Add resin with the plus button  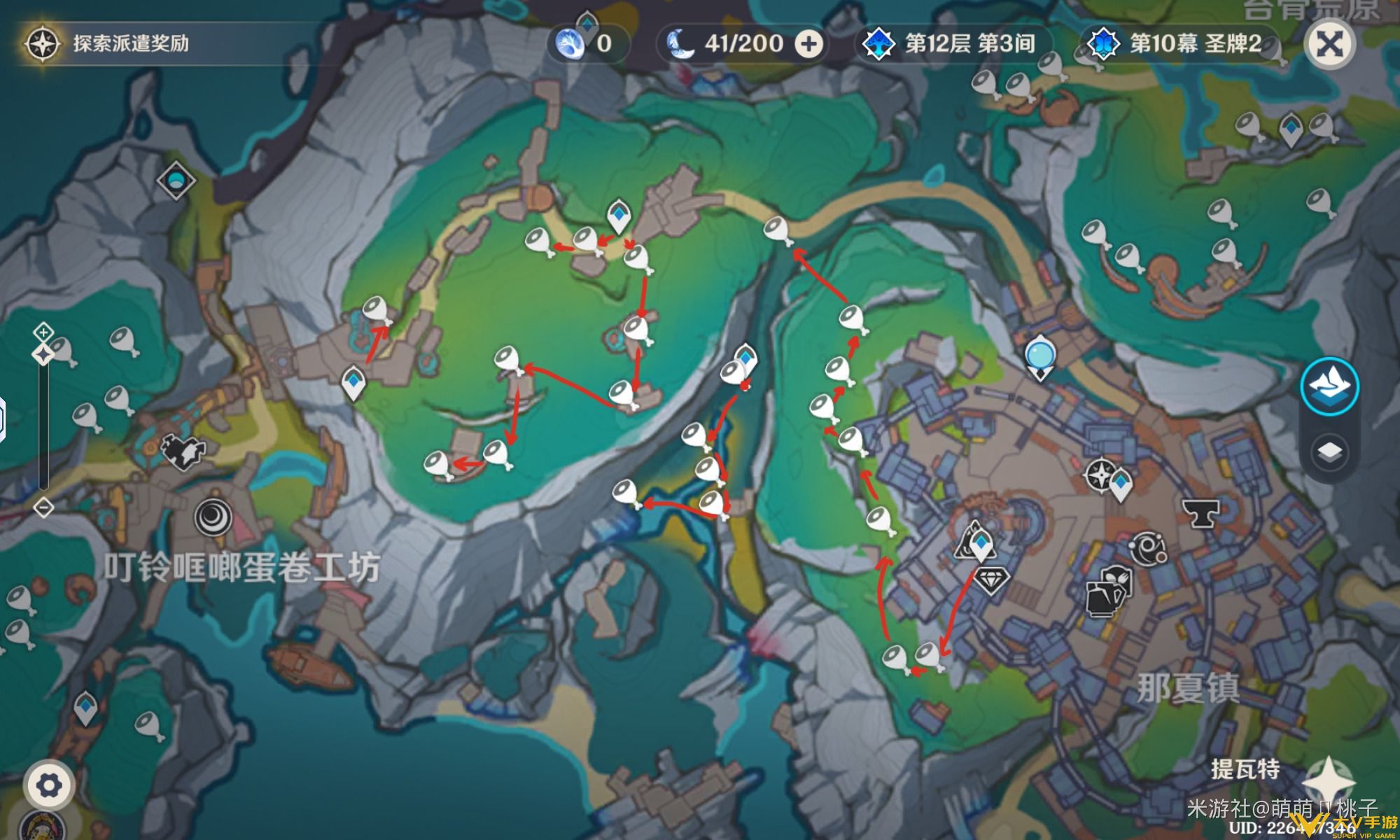click(809, 44)
